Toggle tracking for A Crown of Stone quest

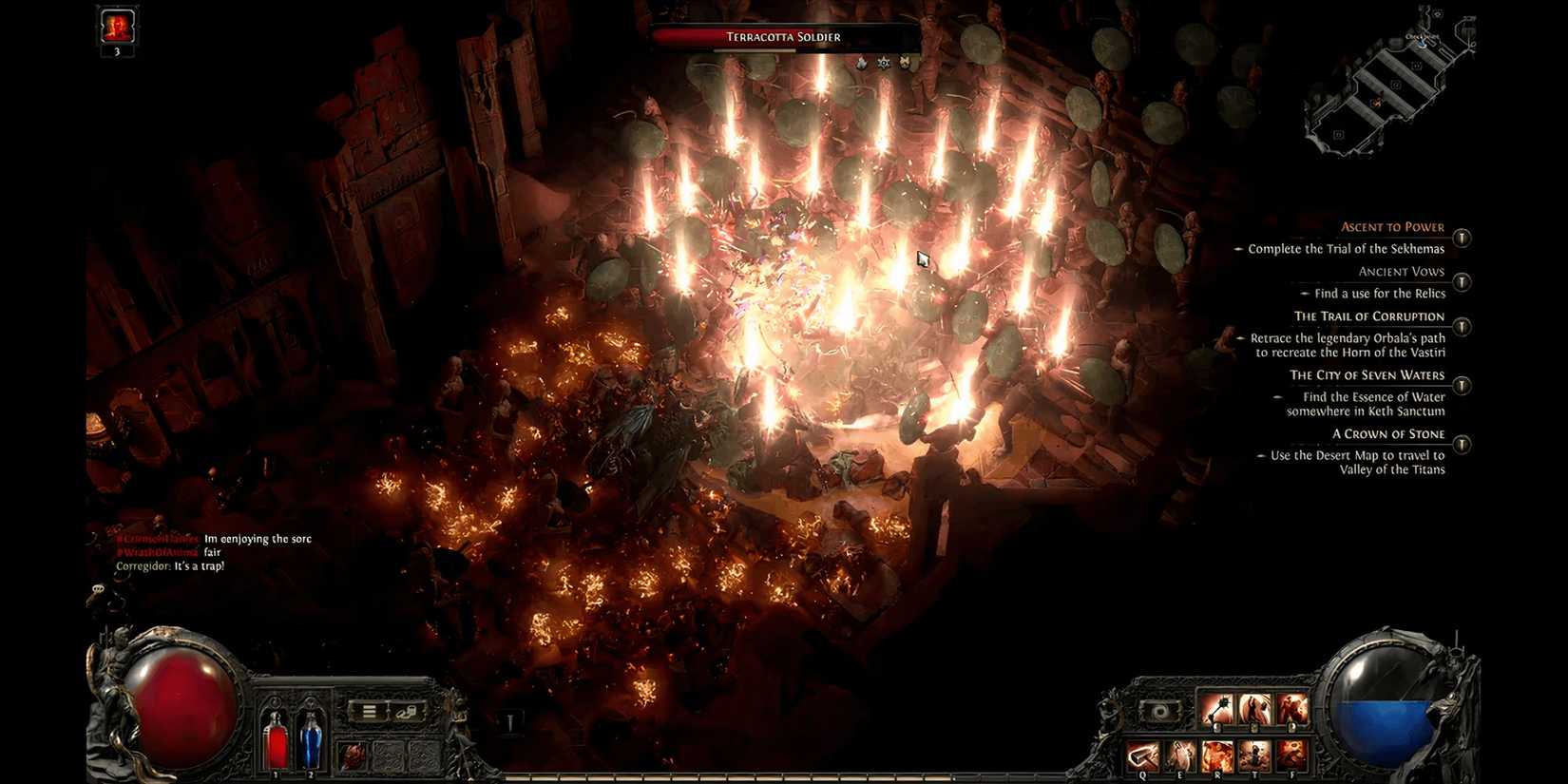1461,443
